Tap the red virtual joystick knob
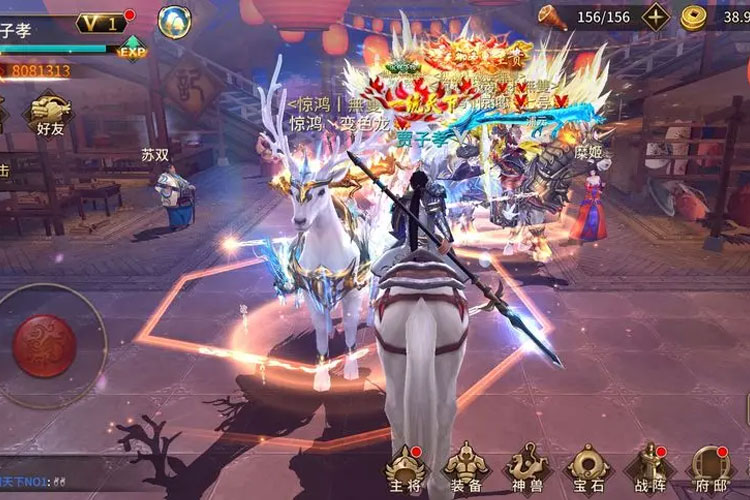Screen dimensions: 750x500 tap(44, 345)
